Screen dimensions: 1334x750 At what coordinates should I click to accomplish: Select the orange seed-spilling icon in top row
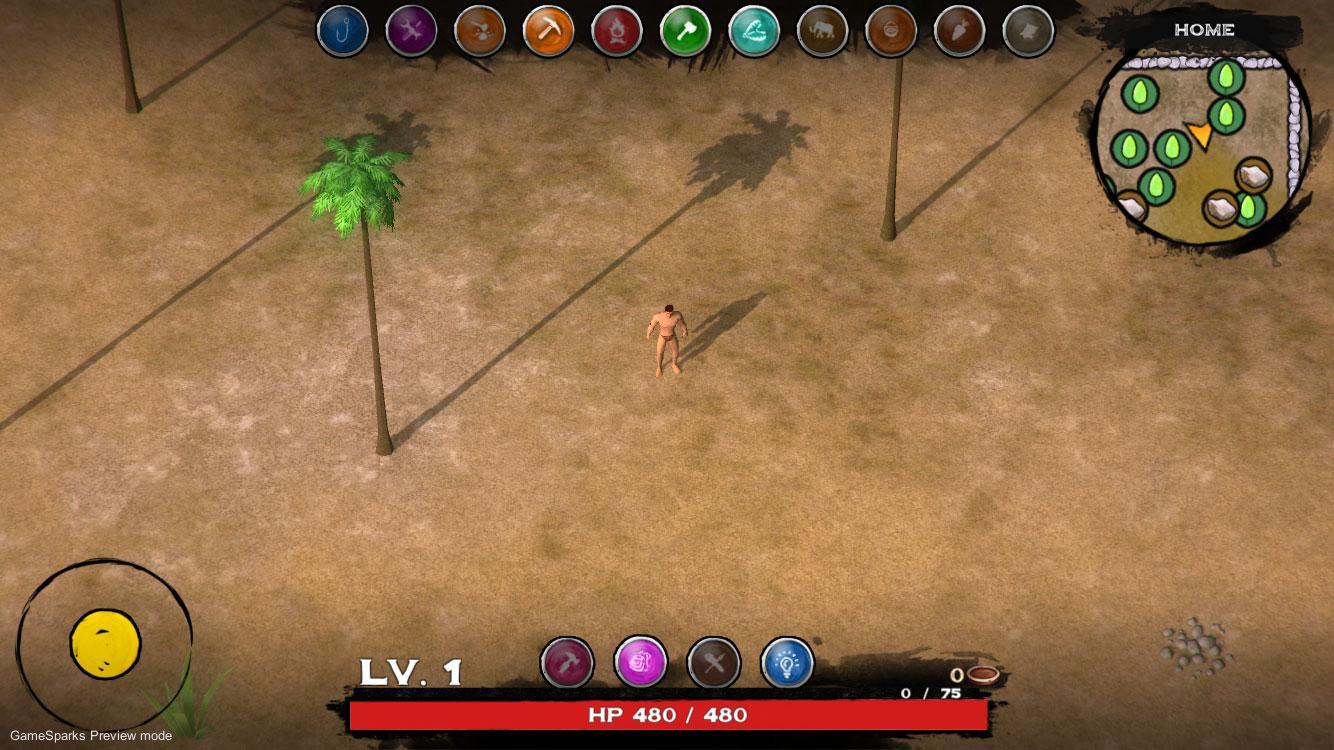479,31
